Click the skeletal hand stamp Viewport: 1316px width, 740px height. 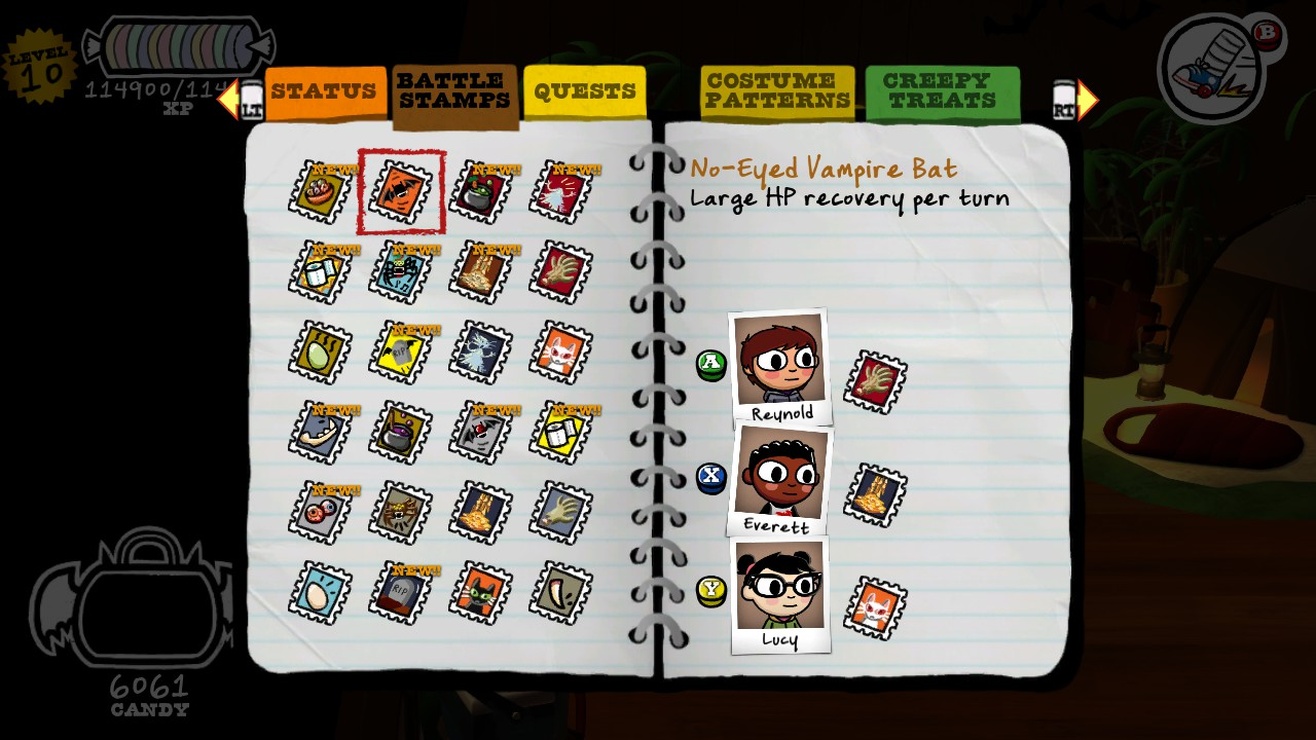pos(560,270)
